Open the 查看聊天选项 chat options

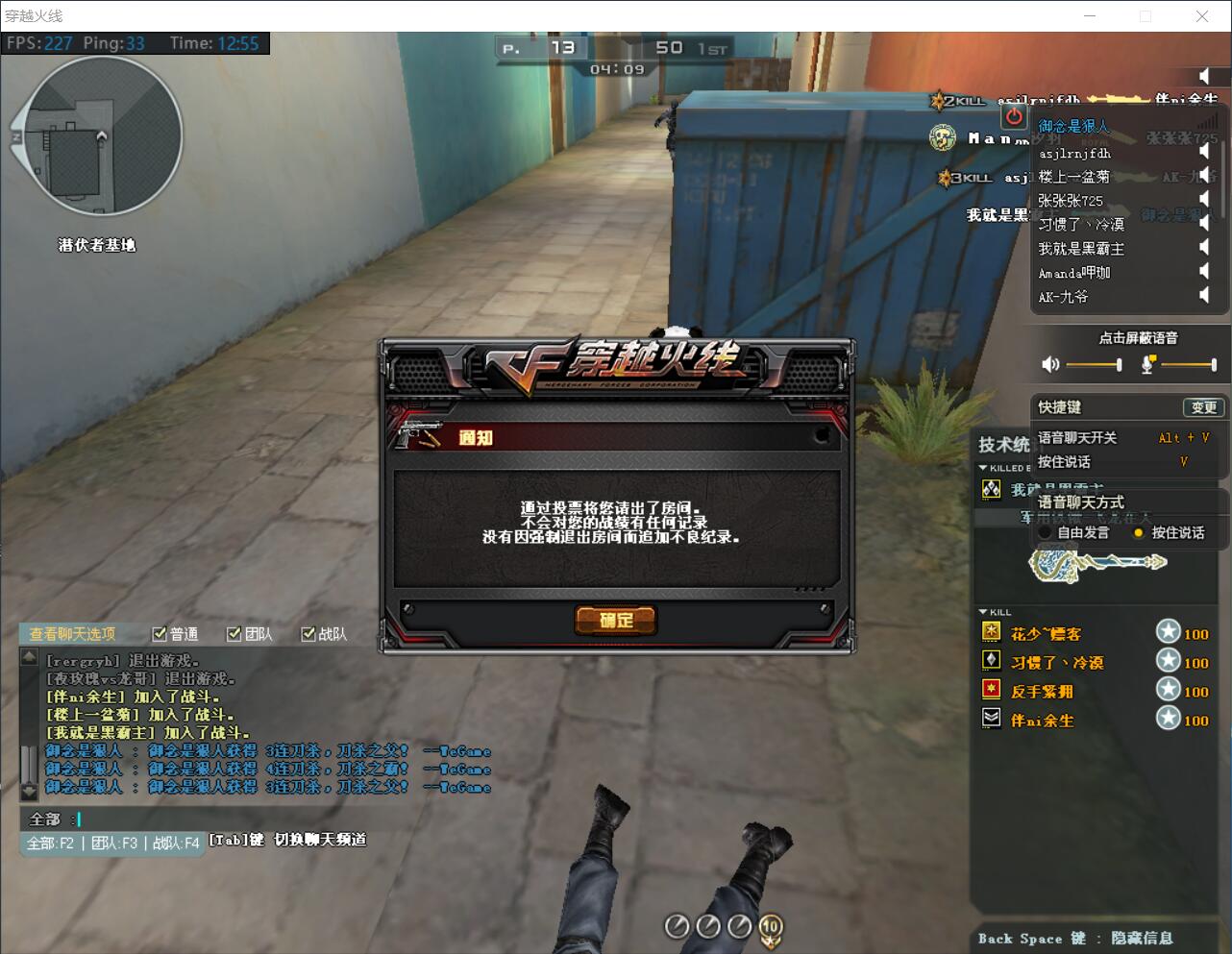(73, 634)
